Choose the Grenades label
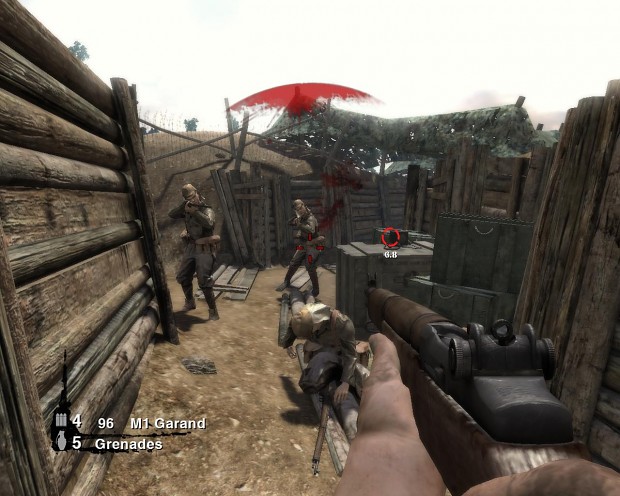The height and width of the screenshot is (496, 620). (x=129, y=444)
